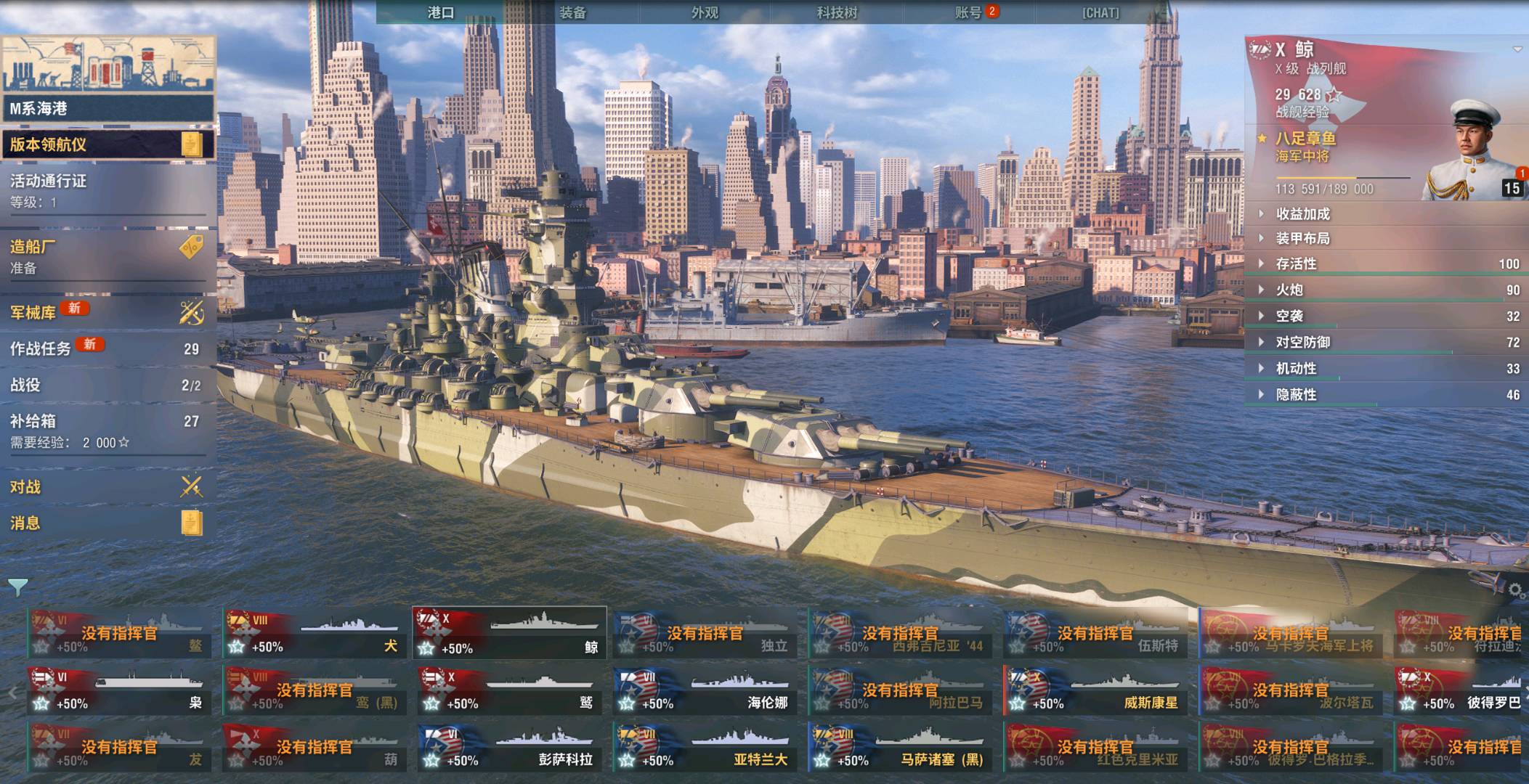Go to the 造船厂 section
The width and height of the screenshot is (1529, 784).
pyautogui.click(x=108, y=256)
